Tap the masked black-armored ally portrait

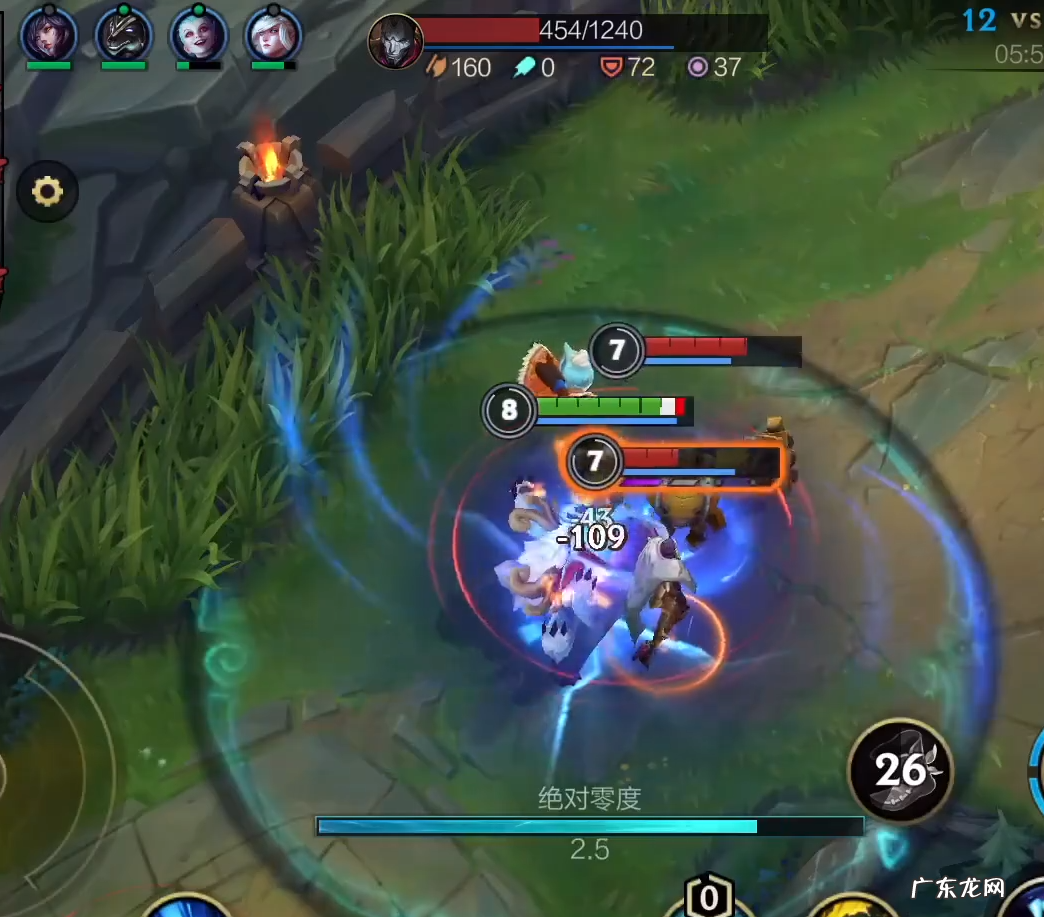point(124,35)
